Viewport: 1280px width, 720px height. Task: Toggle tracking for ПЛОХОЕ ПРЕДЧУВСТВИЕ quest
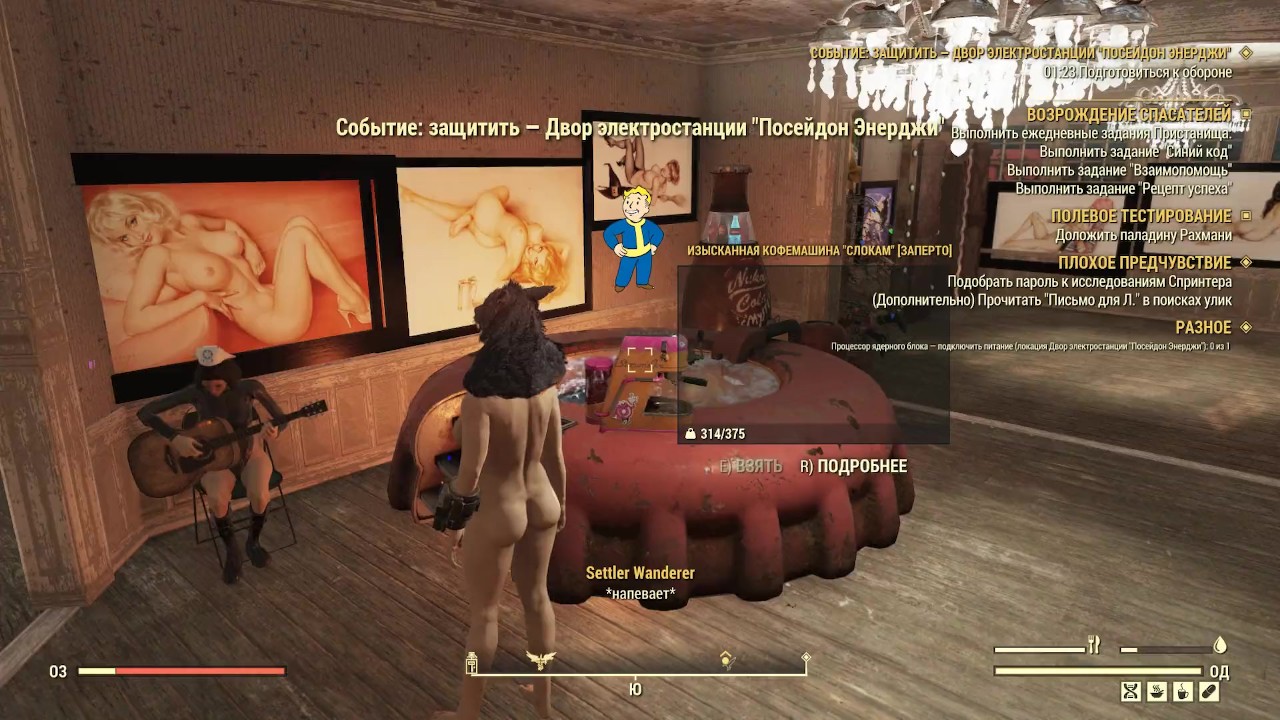[1243, 262]
